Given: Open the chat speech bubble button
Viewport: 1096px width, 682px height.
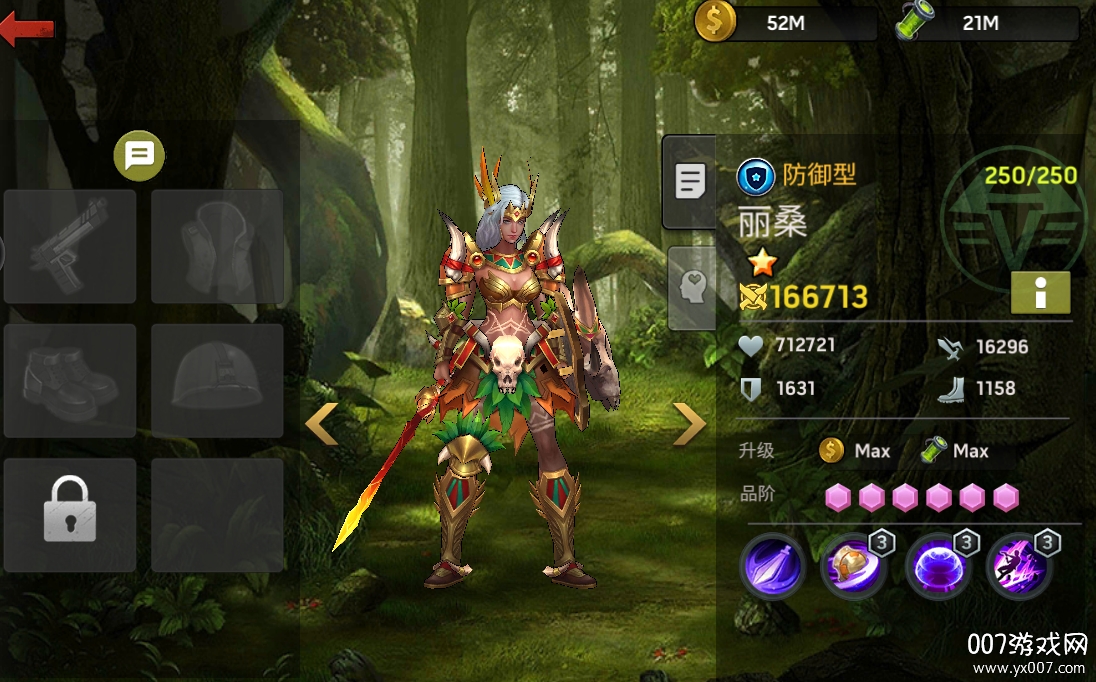Looking at the screenshot, I should click(139, 155).
